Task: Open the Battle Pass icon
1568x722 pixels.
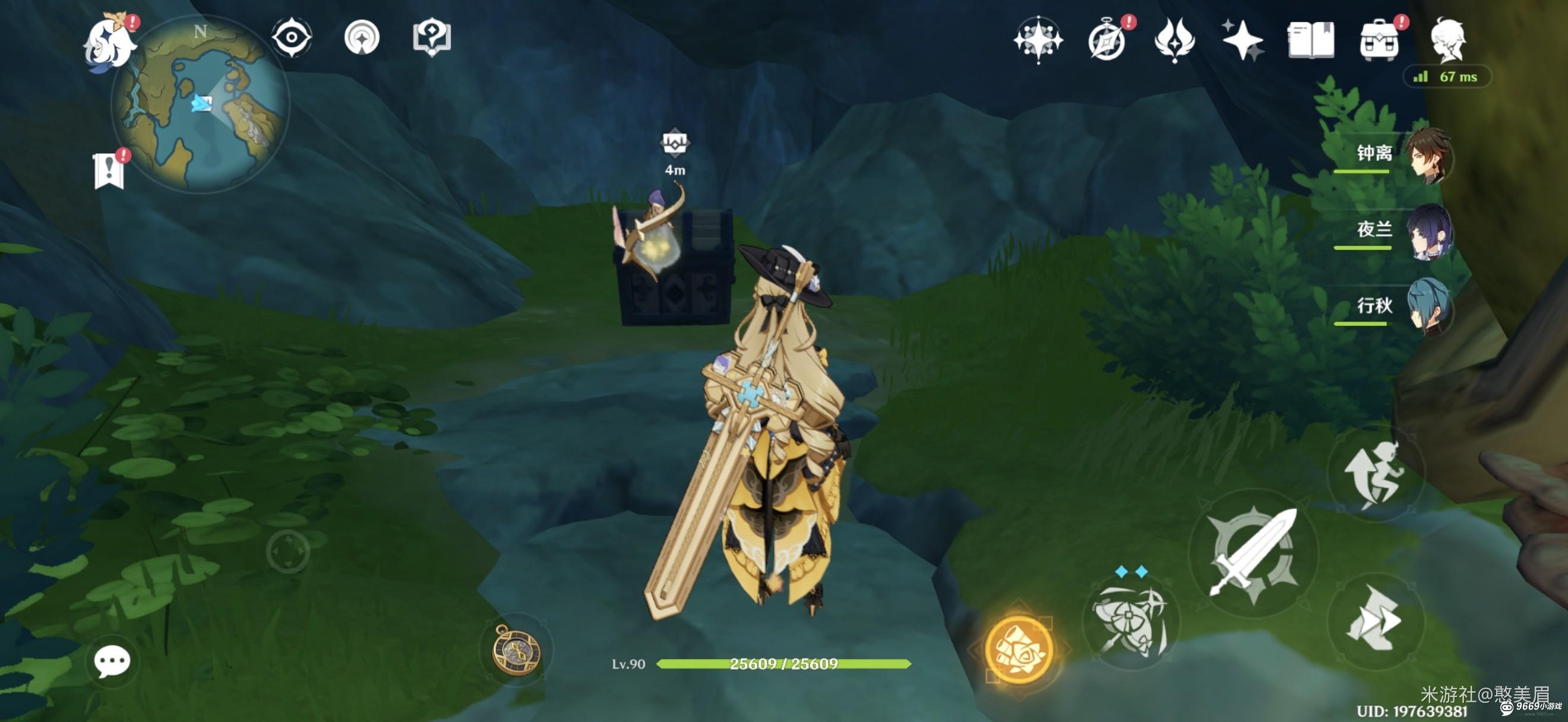Action: coord(1174,40)
